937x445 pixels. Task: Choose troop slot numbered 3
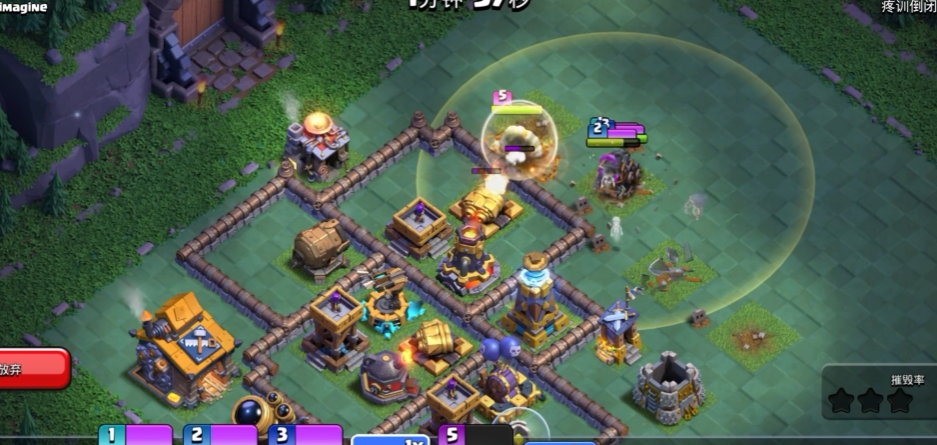[305, 435]
